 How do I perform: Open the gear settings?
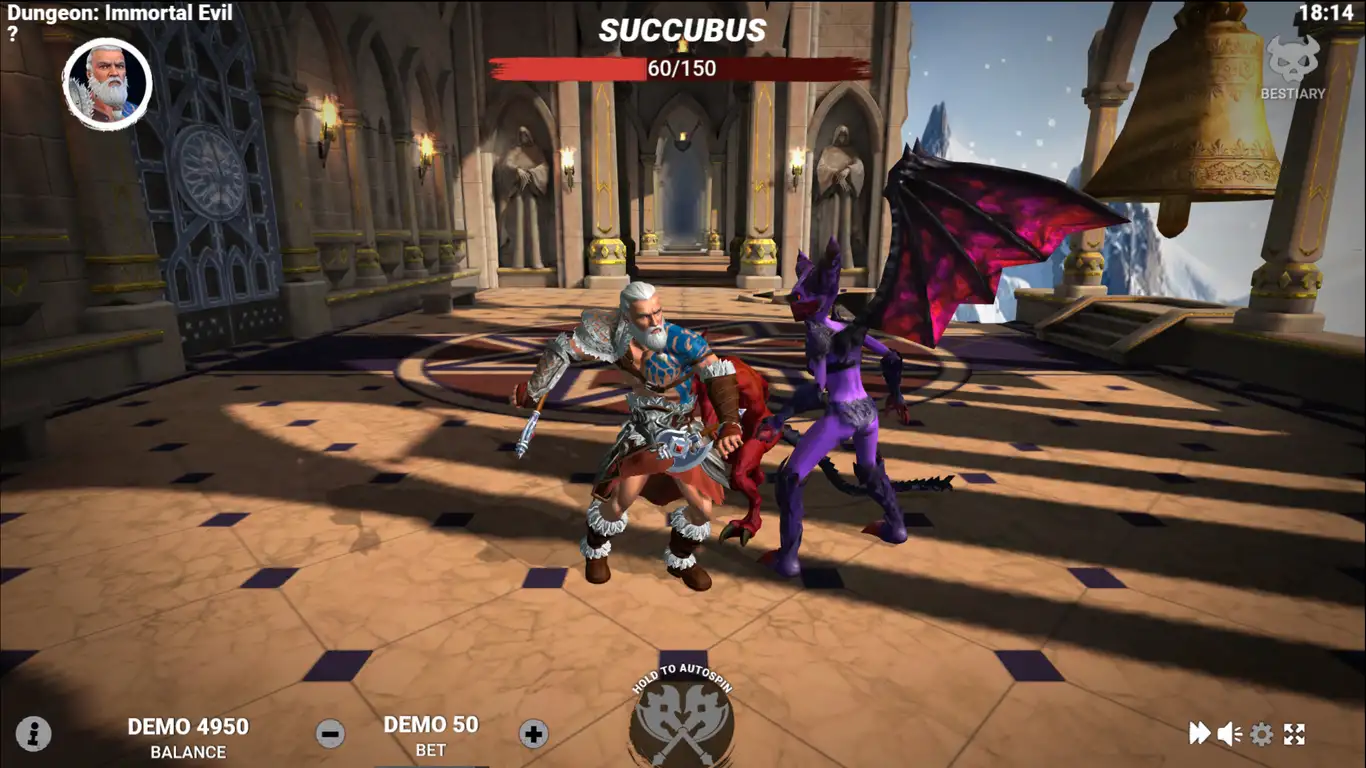pos(1262,734)
